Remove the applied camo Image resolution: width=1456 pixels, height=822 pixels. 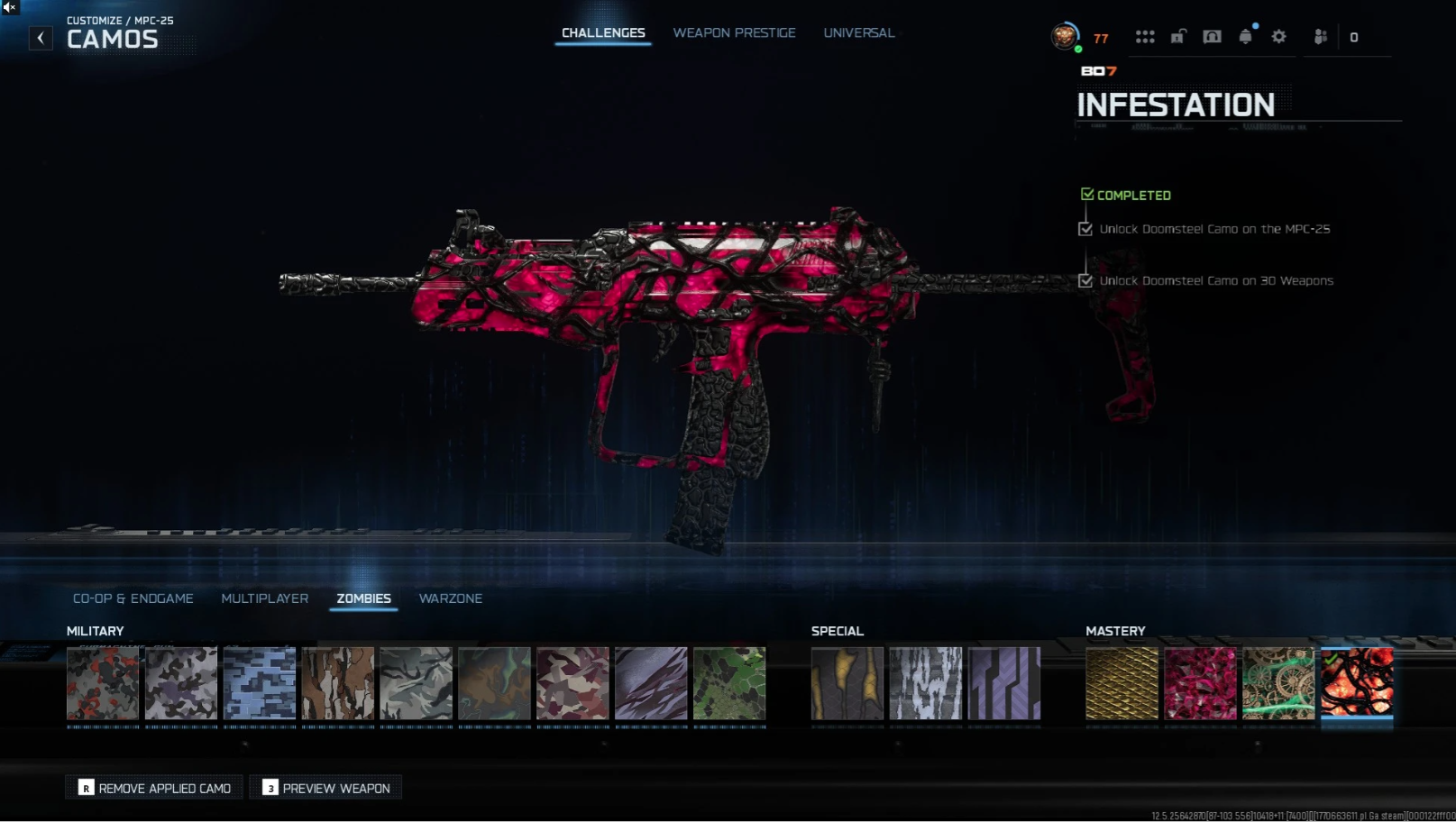coord(154,788)
